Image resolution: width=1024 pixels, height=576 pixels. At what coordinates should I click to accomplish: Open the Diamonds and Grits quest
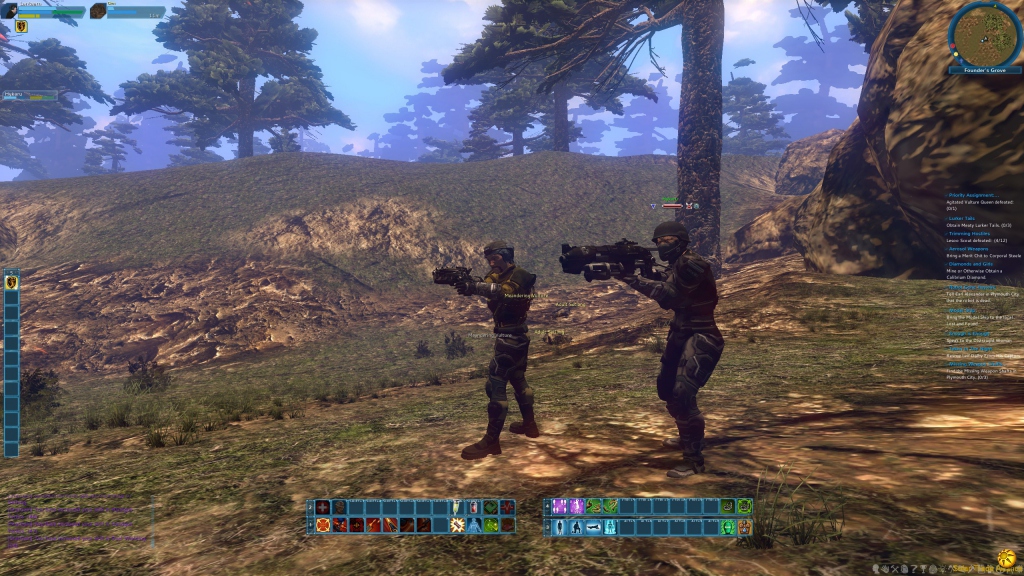tap(971, 263)
